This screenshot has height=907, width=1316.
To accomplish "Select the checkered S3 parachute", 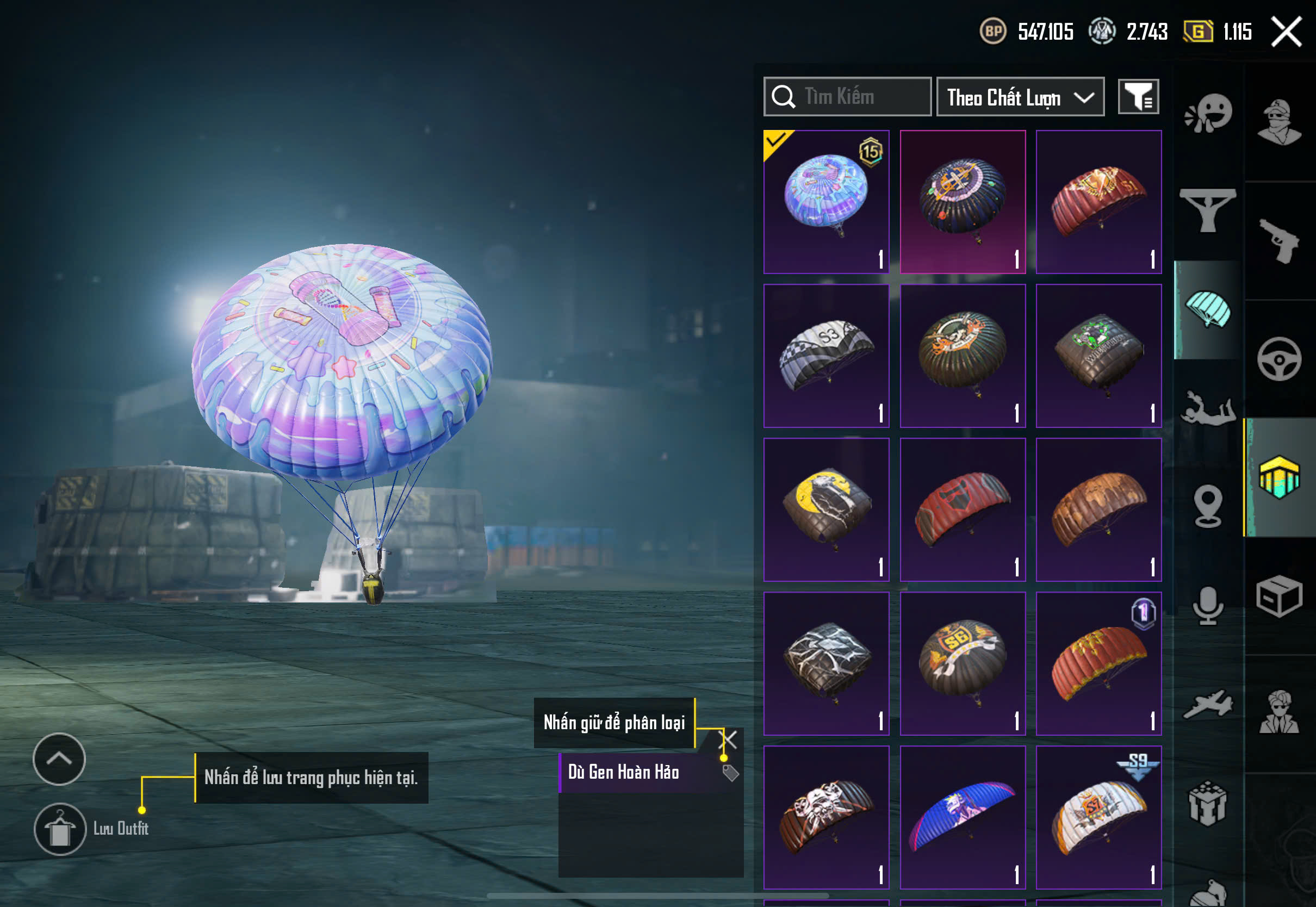I will pos(826,356).
